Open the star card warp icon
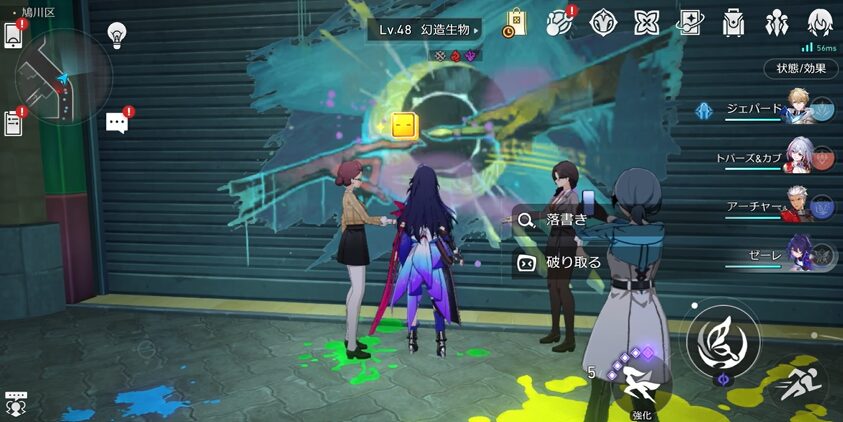Viewport: 843px width, 422px height. (x=690, y=22)
